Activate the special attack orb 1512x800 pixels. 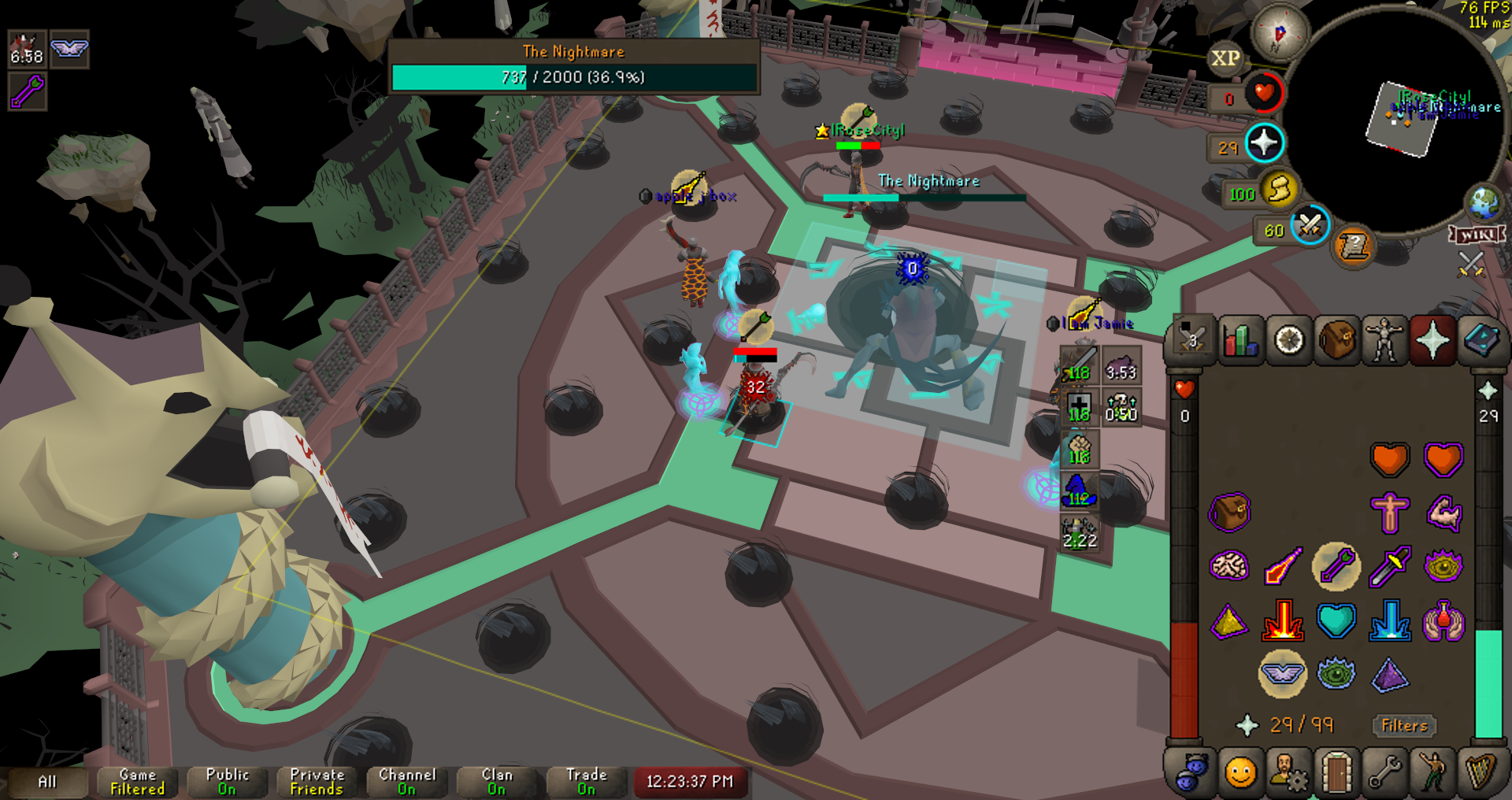click(x=1310, y=225)
